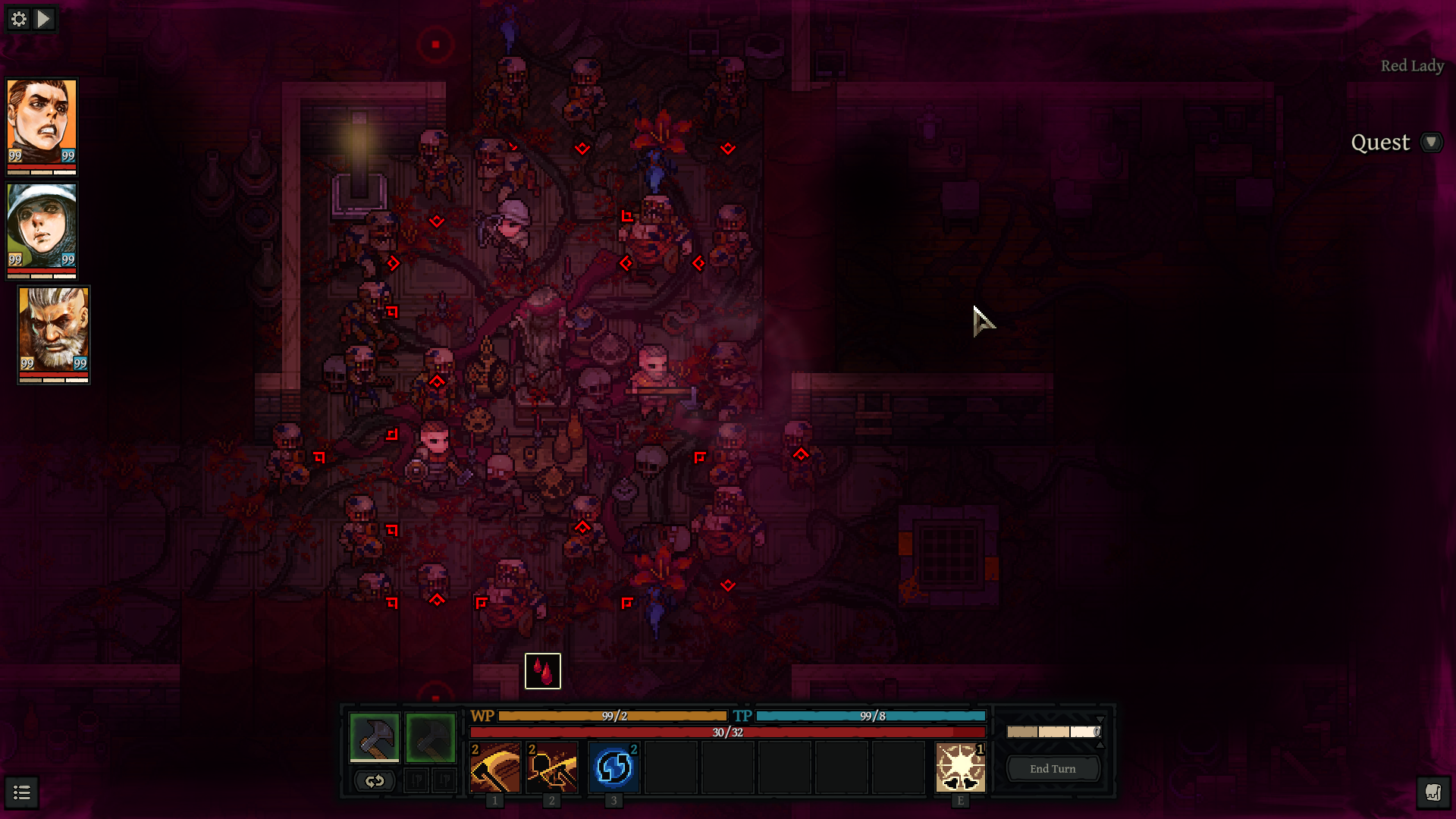Activate the blue swirling arrows ability
This screenshot has height=819, width=1456.
613,767
